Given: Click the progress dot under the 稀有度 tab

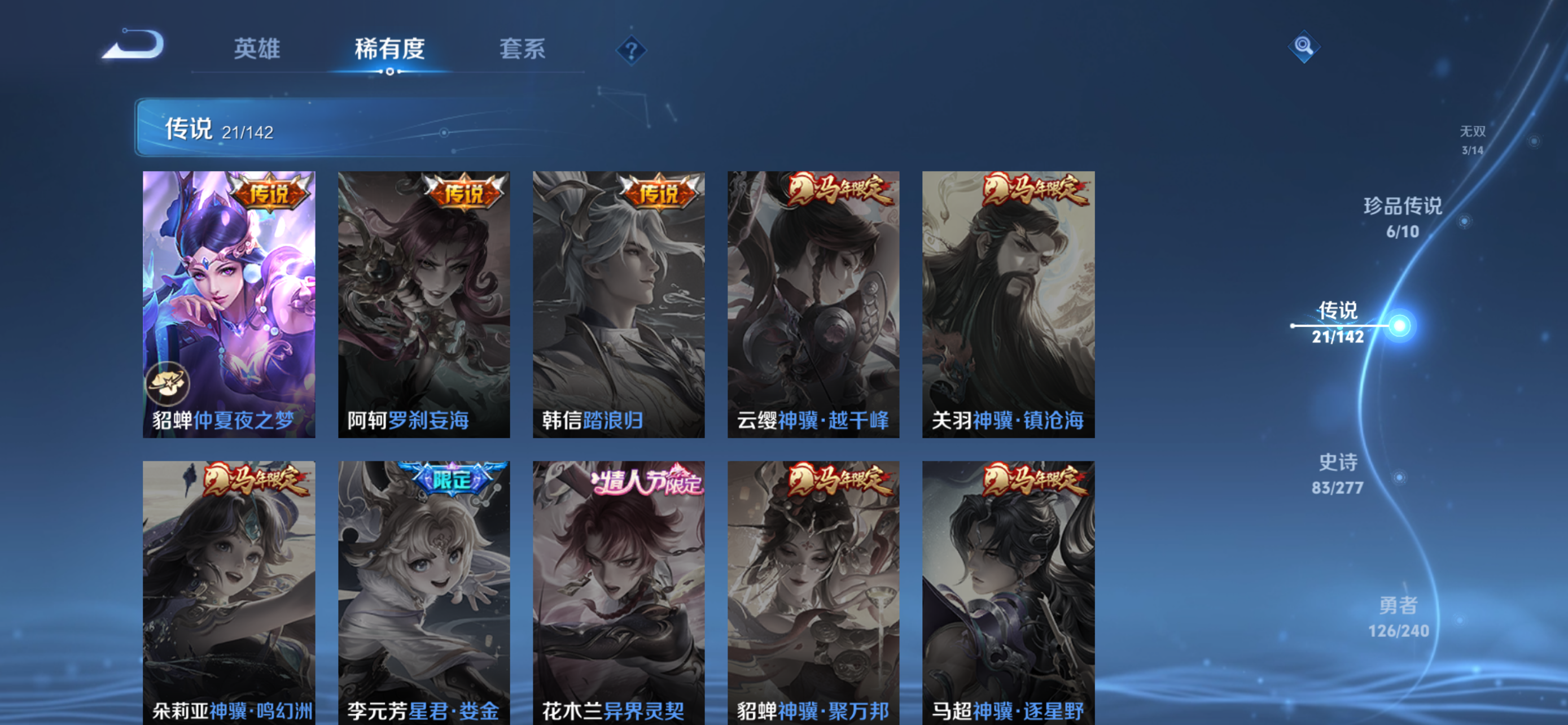Looking at the screenshot, I should 391,72.
